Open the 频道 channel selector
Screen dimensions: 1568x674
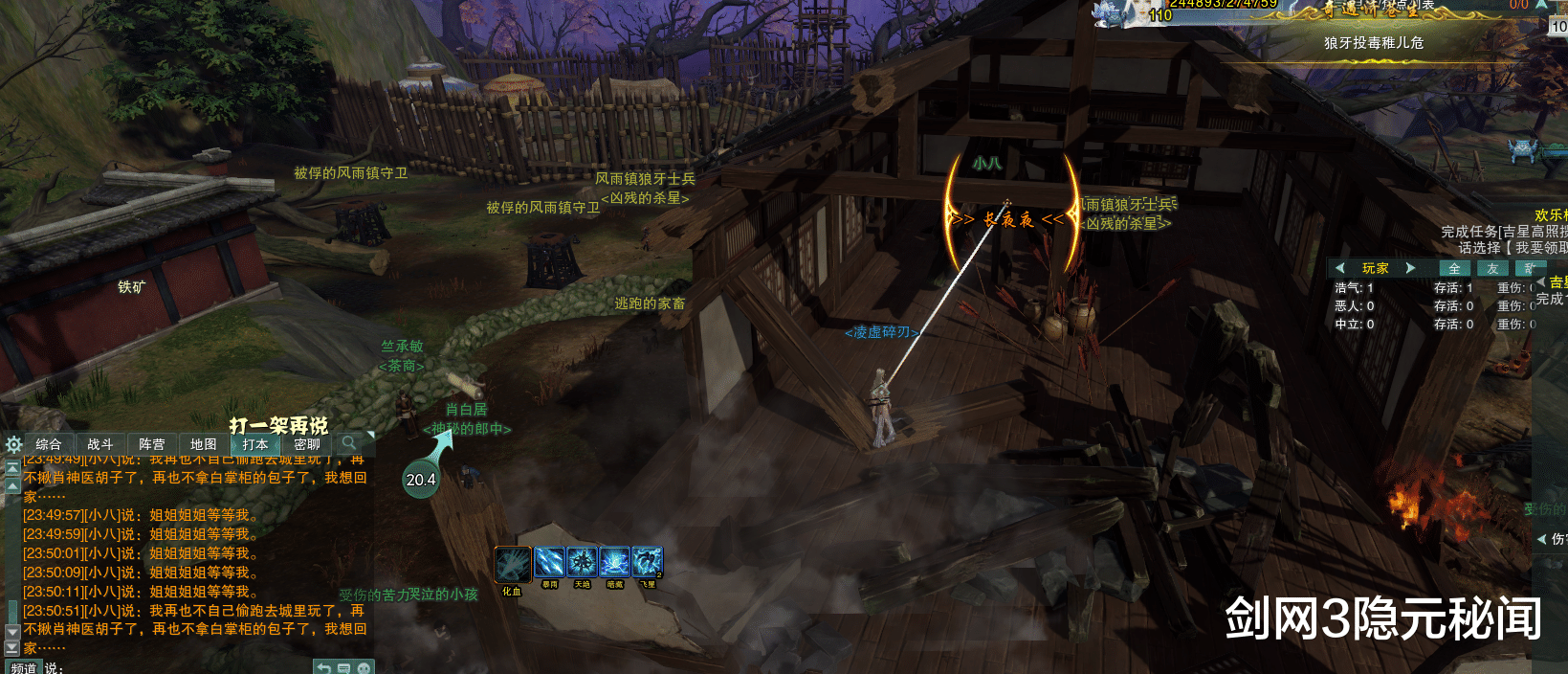[24, 667]
